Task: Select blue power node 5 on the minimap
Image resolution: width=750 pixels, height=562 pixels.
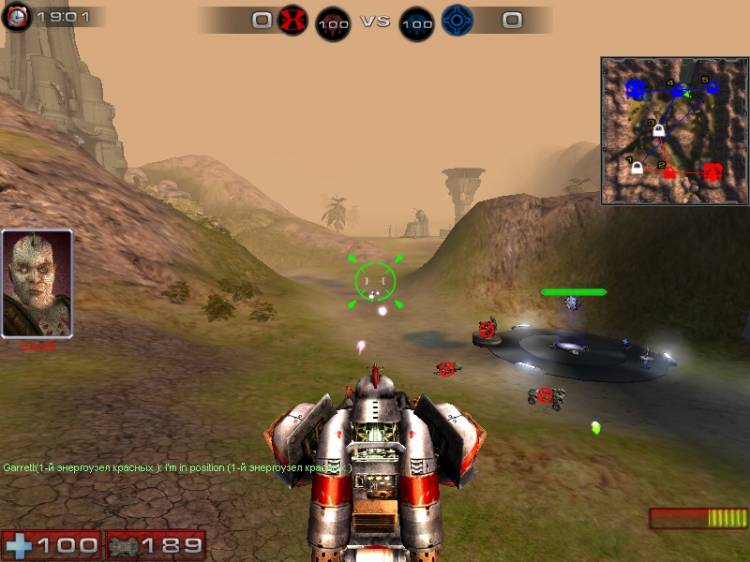Action: (711, 88)
